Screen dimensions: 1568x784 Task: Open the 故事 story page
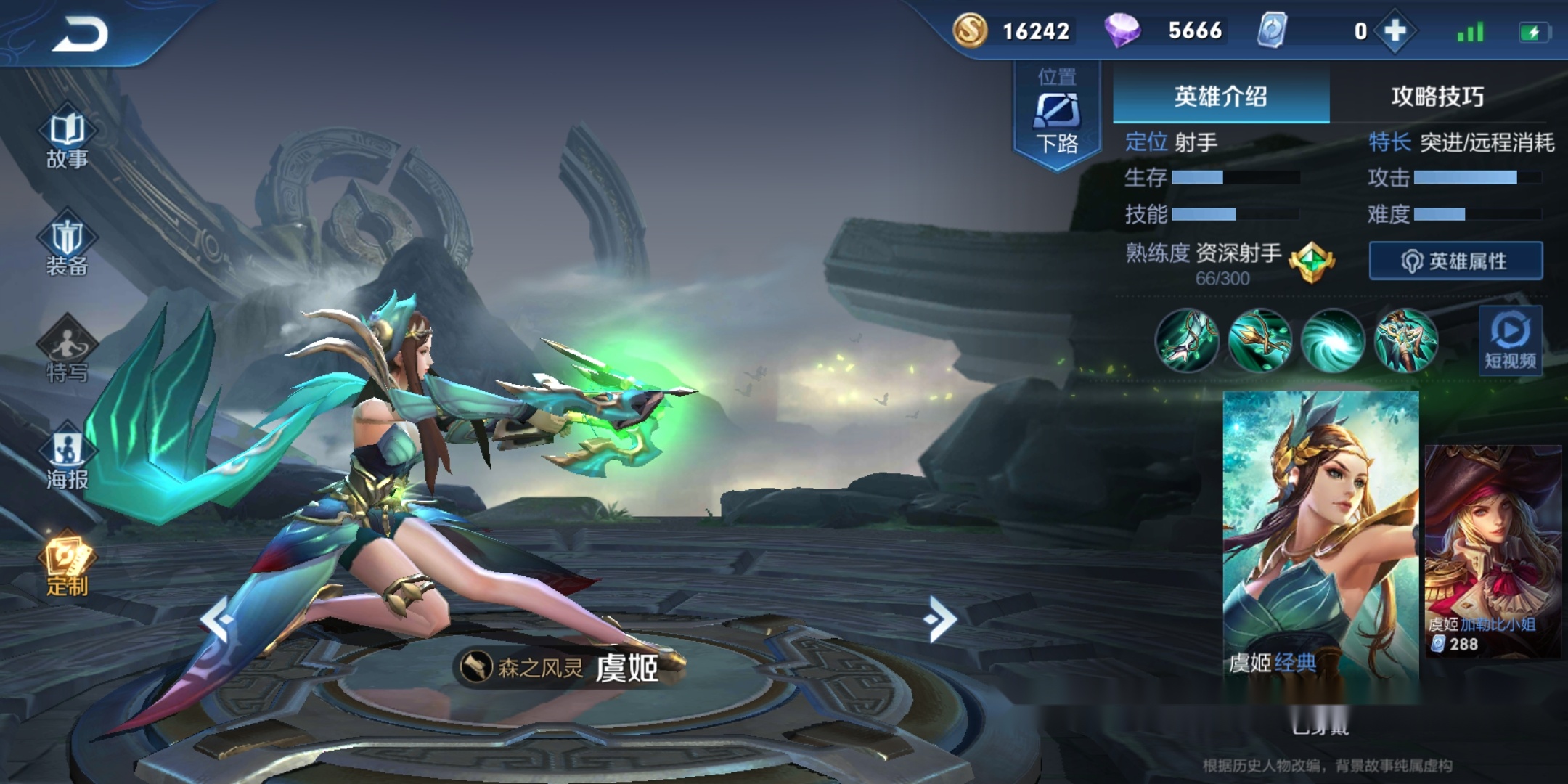(67, 139)
